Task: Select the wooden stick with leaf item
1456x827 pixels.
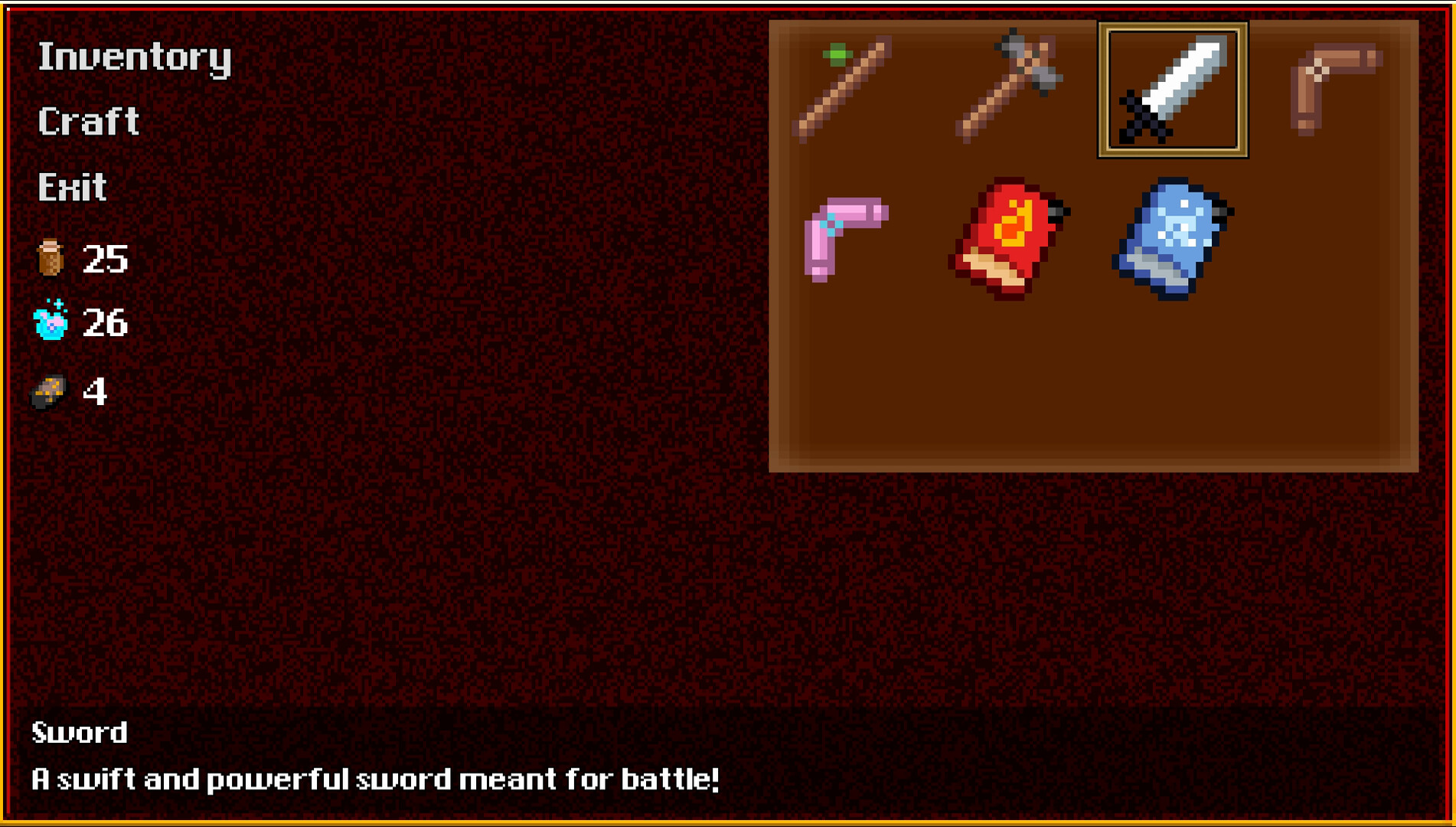Action: [x=841, y=88]
